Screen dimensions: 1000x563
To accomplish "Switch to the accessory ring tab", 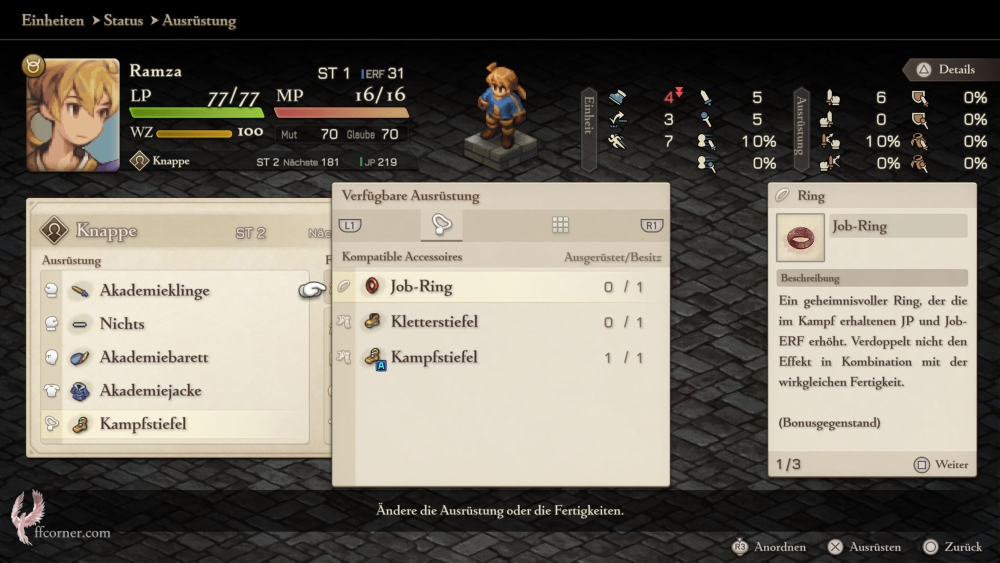I will click(x=441, y=225).
